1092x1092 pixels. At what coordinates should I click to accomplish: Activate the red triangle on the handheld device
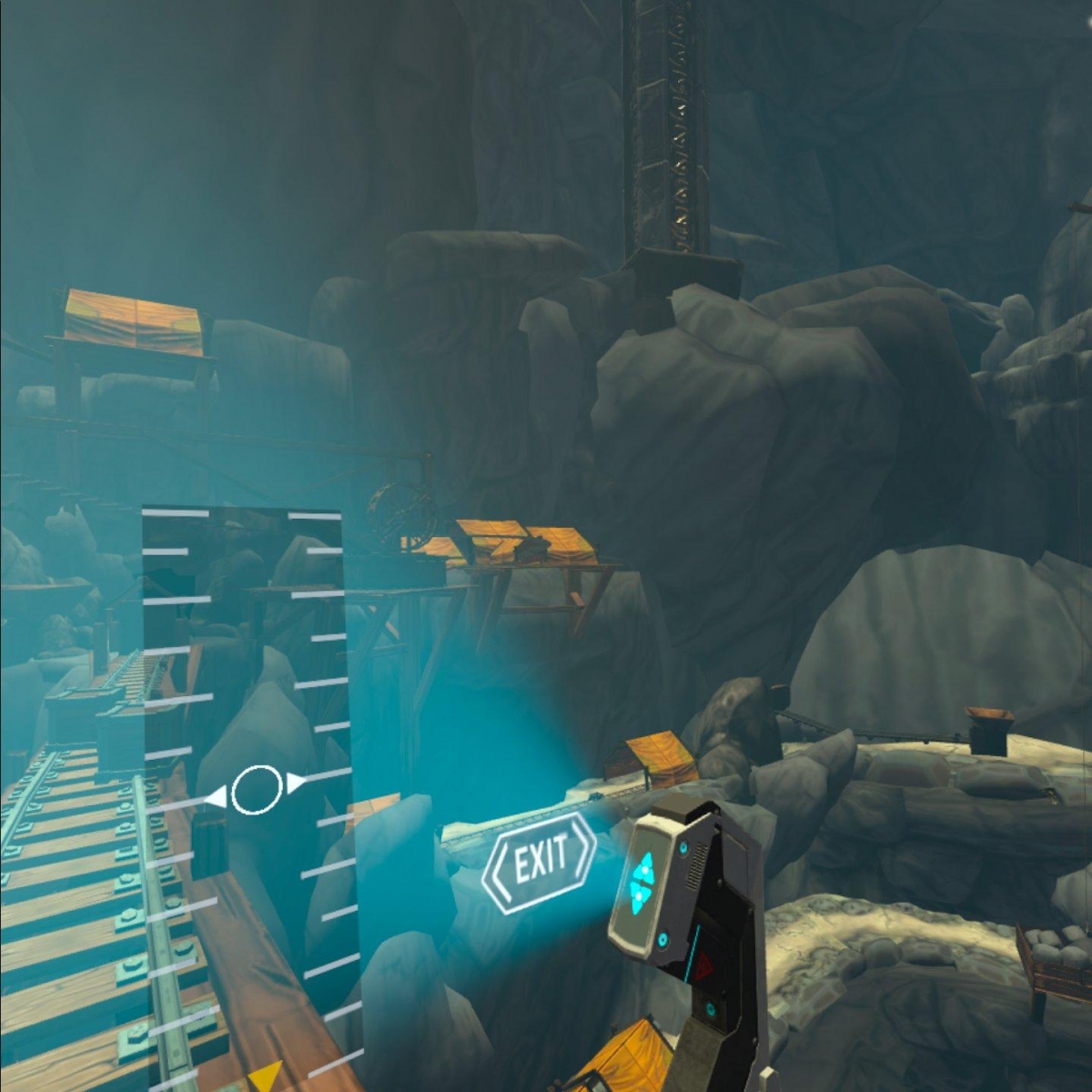coord(703,971)
